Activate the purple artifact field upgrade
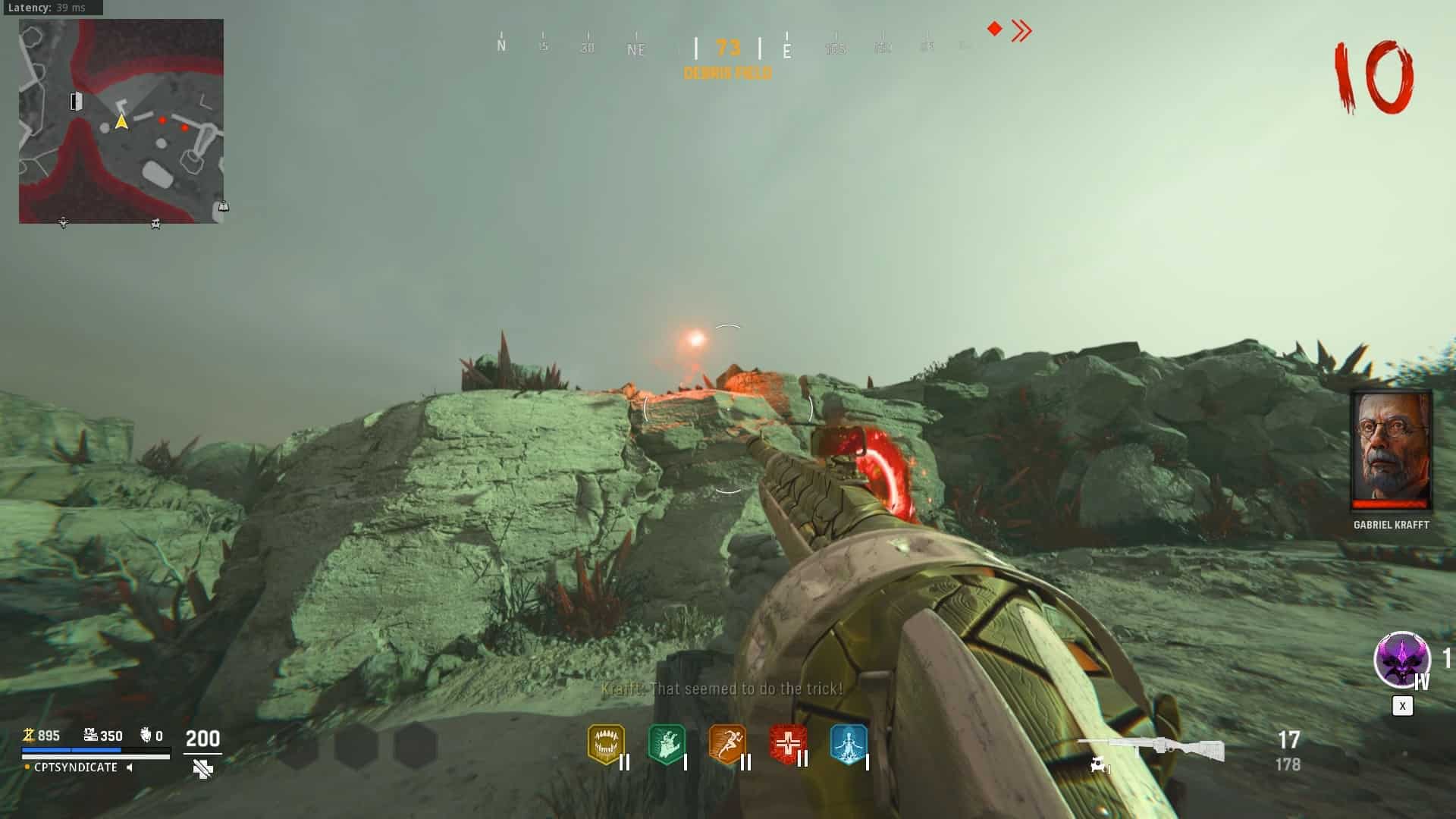The width and height of the screenshot is (1456, 819). (1401, 660)
